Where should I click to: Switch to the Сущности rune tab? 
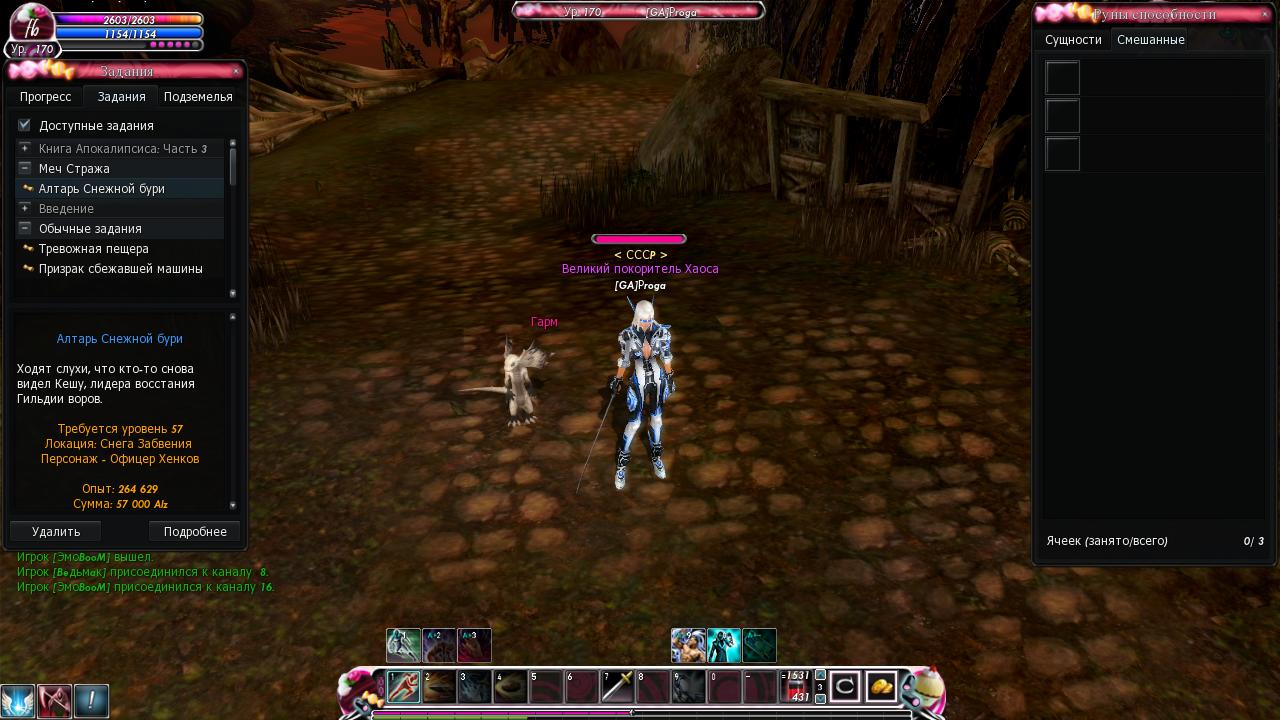click(x=1073, y=40)
